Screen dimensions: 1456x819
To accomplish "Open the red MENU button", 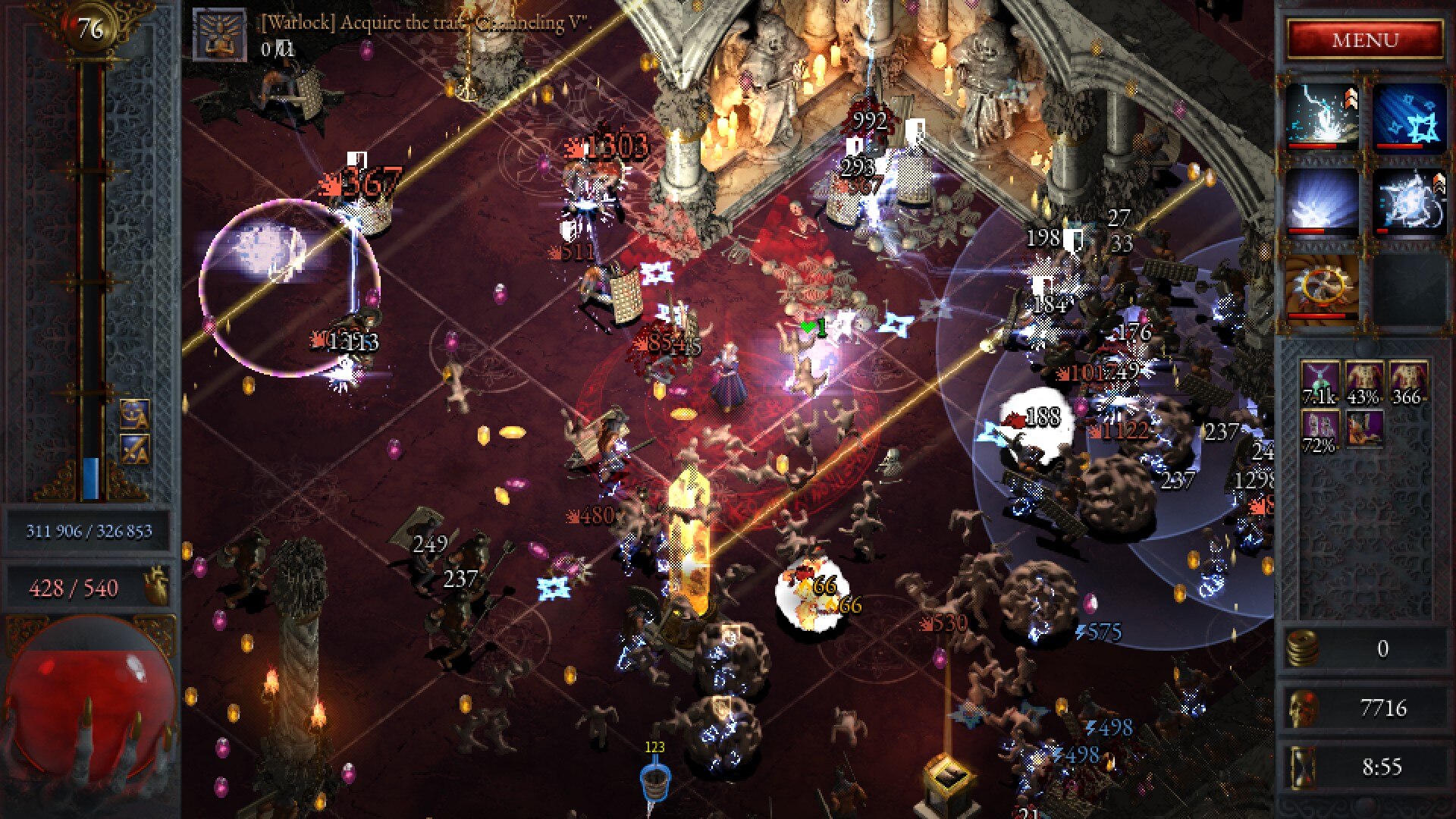I will (x=1364, y=39).
